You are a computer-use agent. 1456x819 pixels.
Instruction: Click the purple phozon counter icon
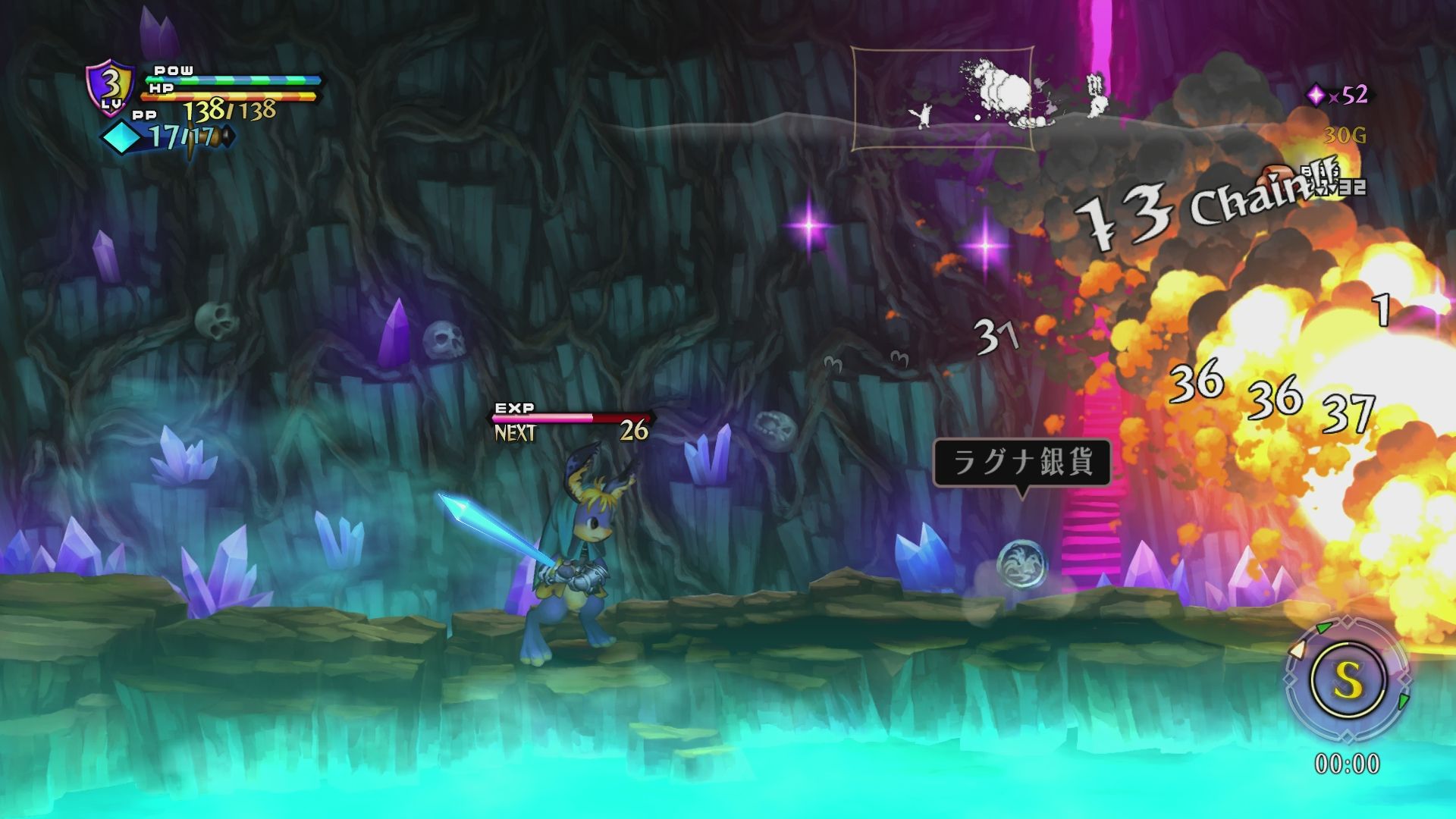tap(1316, 95)
